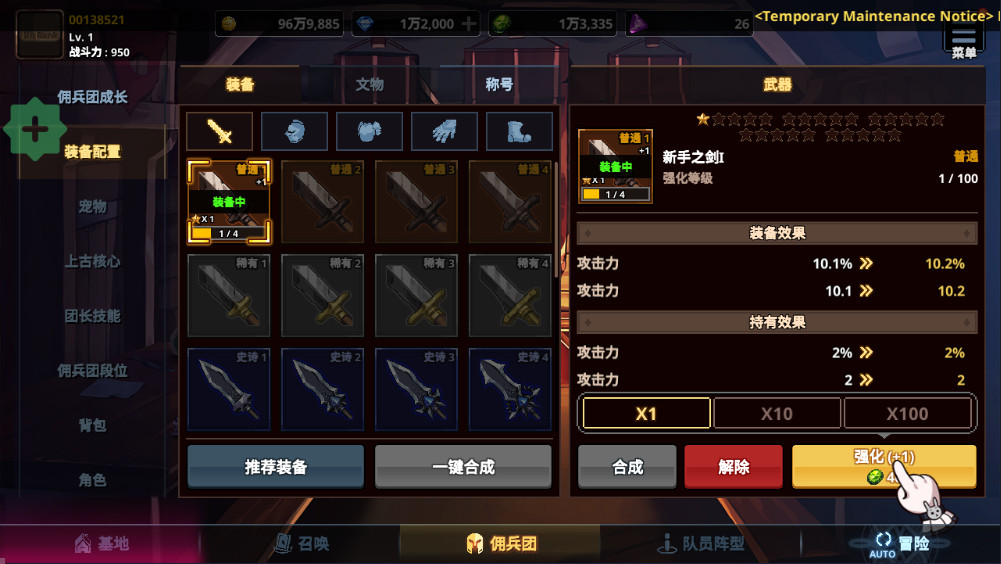Go to 团长技能 in the sidebar
Viewport: 1001px width, 564px height.
[92, 316]
